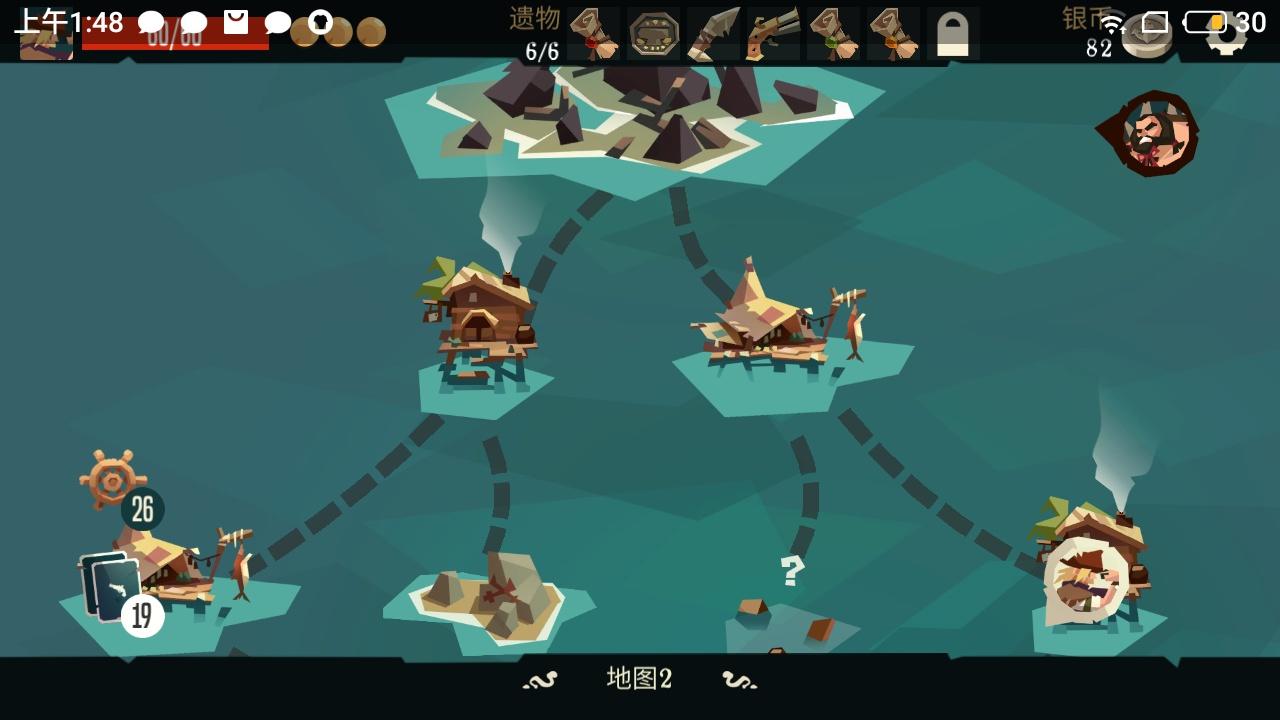Select the dagger relic icon
The height and width of the screenshot is (720, 1280).
pyautogui.click(x=712, y=30)
